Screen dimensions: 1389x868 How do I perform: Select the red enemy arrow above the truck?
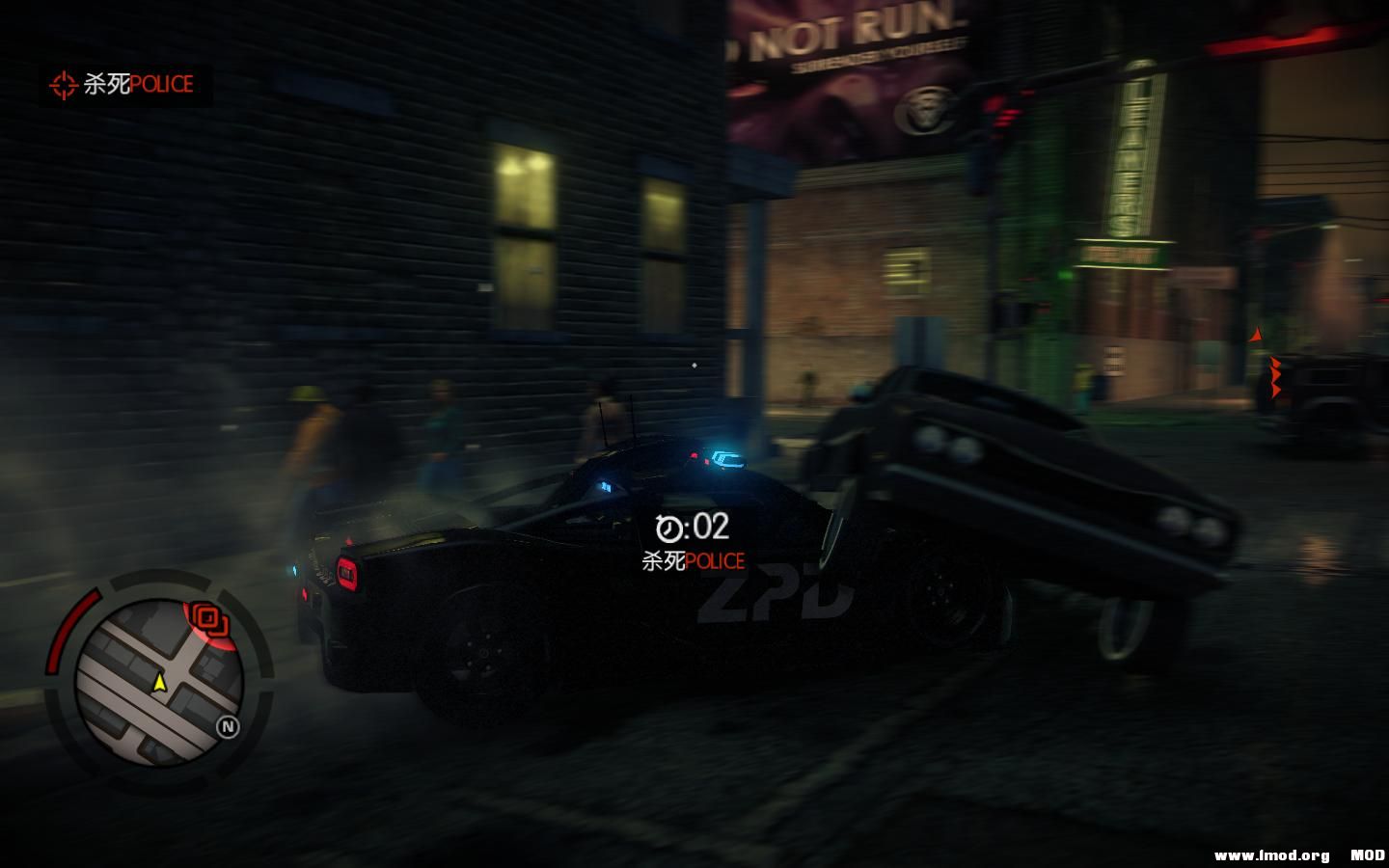click(1257, 334)
